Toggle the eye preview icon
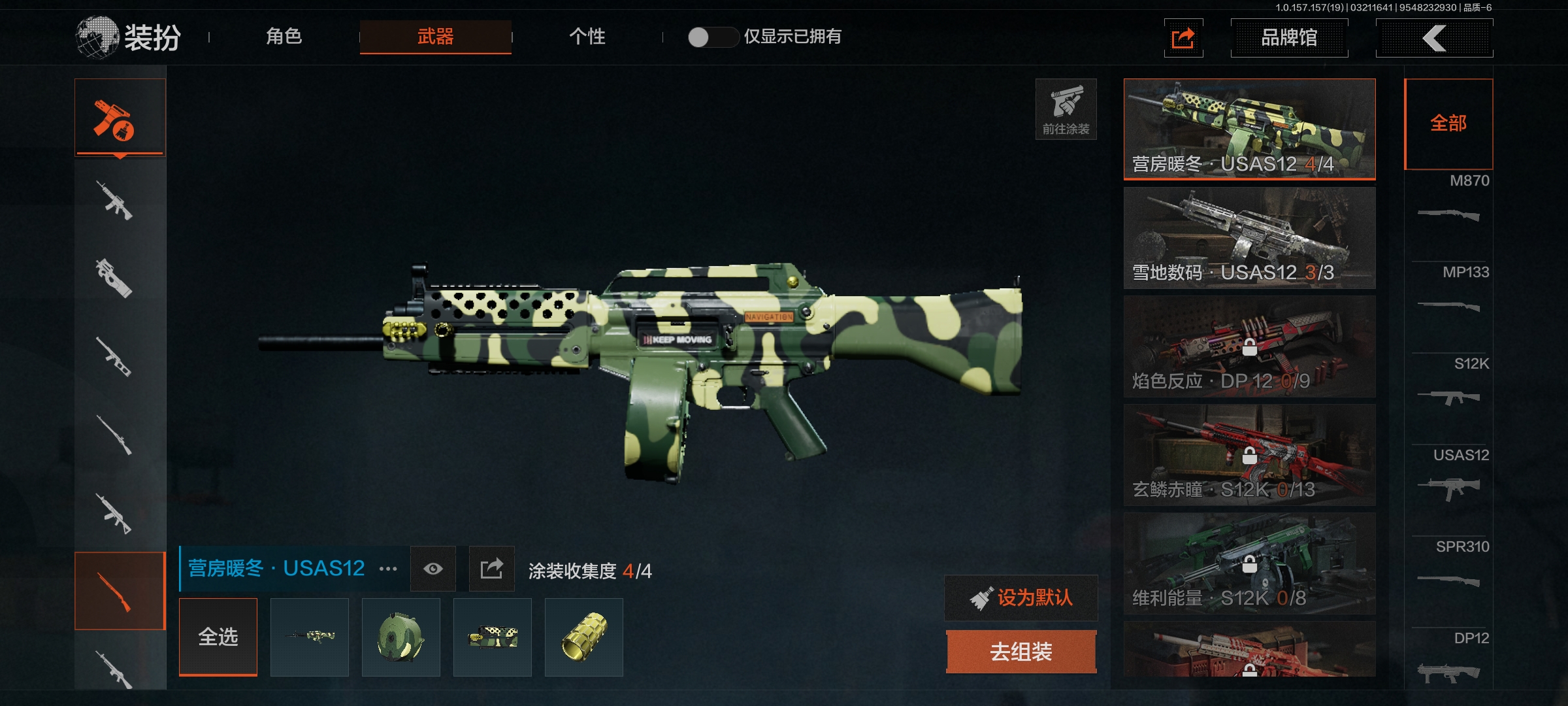1568x706 pixels. click(x=433, y=569)
